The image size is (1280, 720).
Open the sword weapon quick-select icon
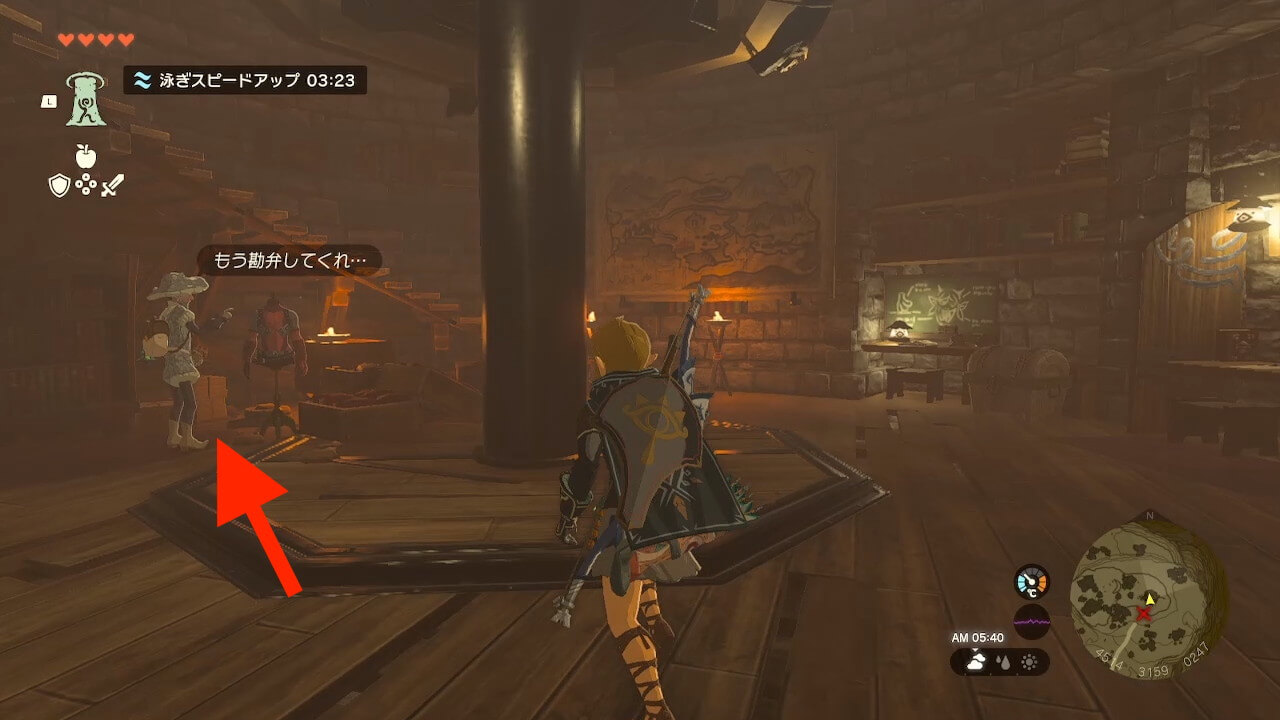111,185
